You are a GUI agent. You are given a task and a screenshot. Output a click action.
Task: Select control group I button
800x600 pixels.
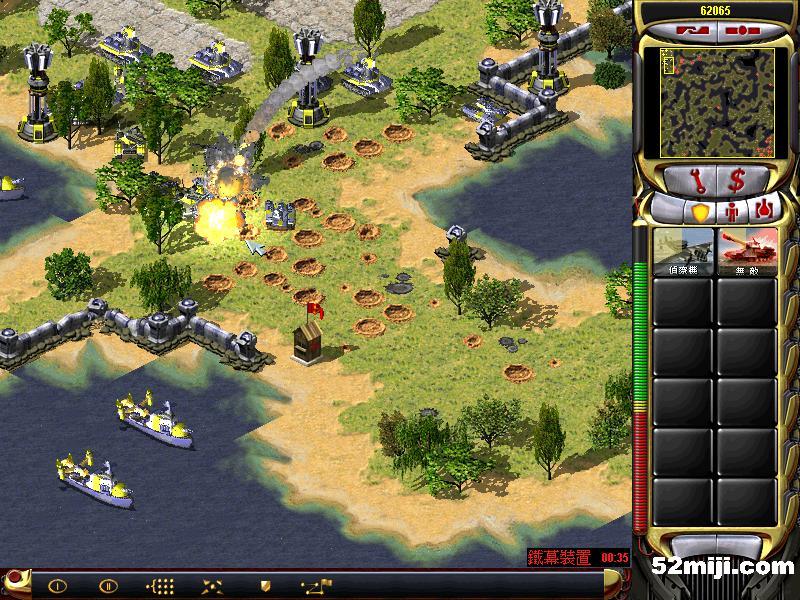[57, 586]
